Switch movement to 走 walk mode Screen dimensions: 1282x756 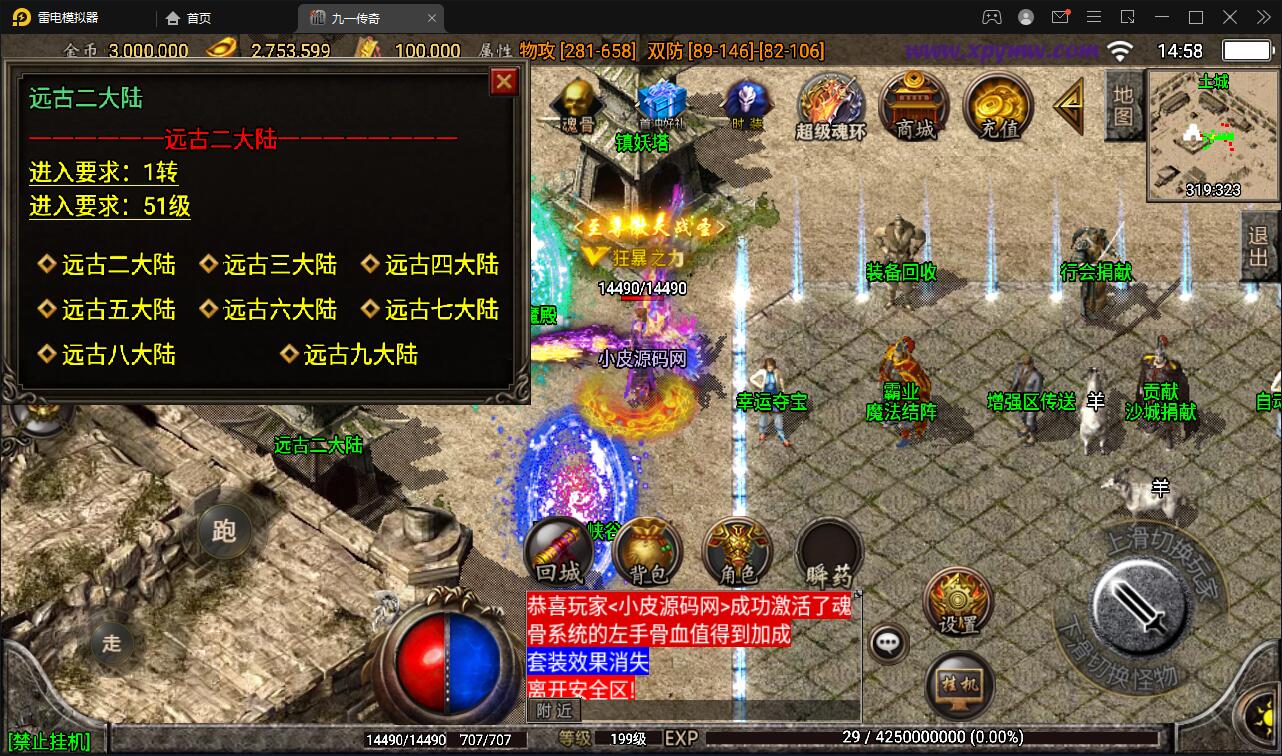111,645
